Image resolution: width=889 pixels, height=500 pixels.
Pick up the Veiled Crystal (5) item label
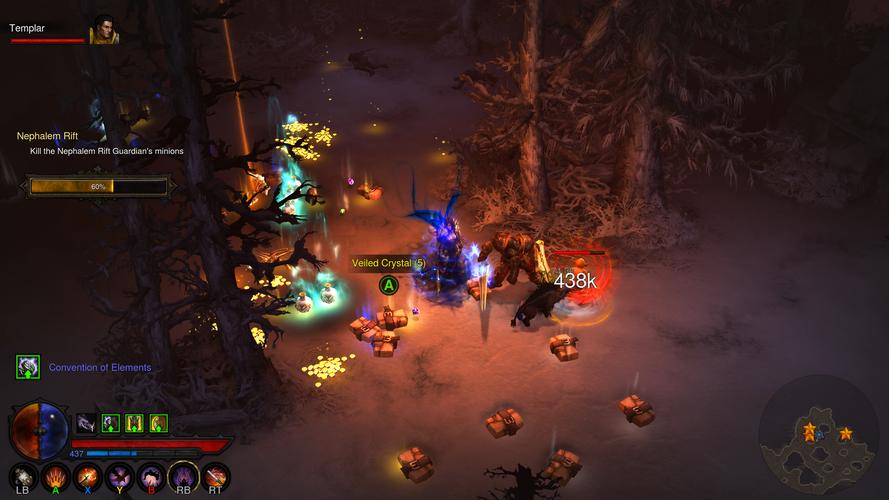389,263
